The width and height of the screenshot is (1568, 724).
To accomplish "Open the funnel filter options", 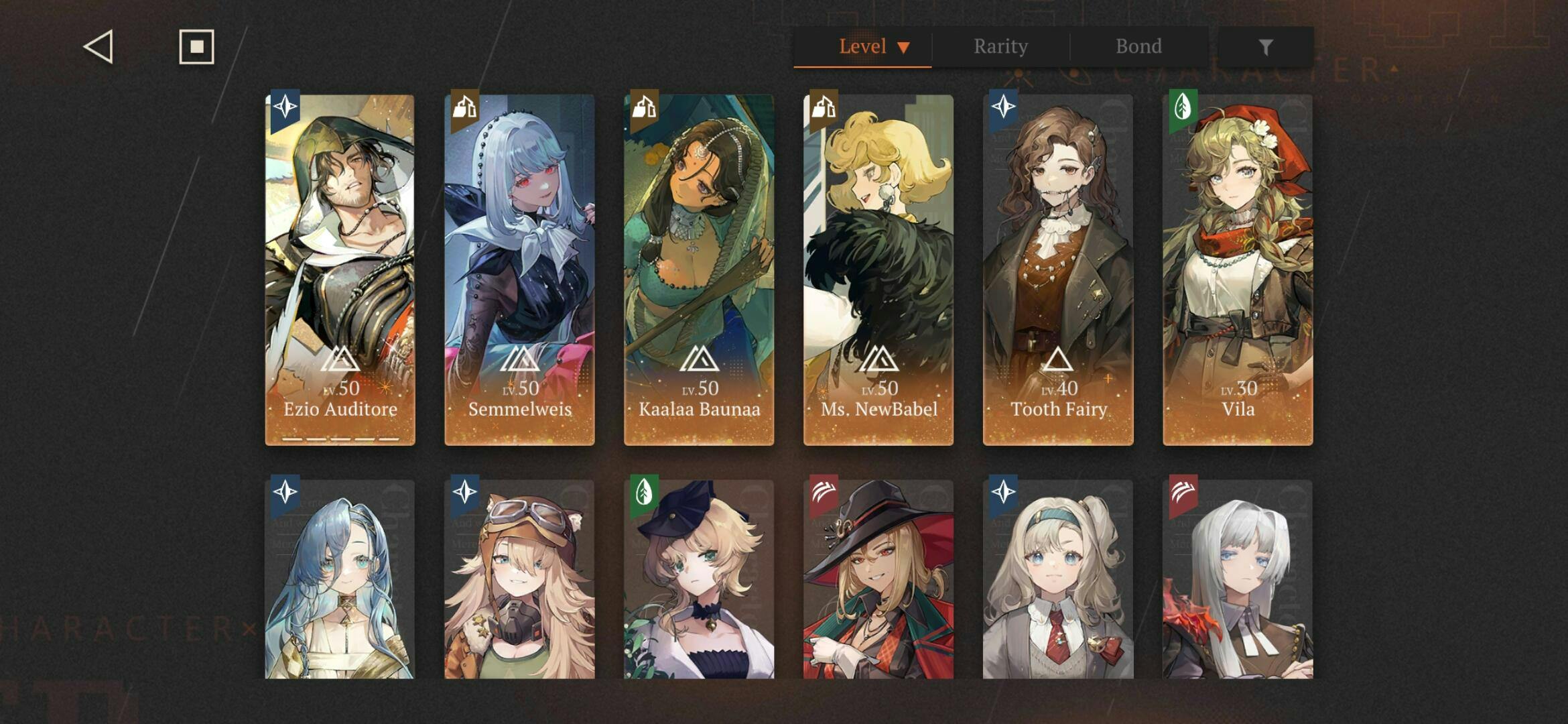I will click(1265, 47).
